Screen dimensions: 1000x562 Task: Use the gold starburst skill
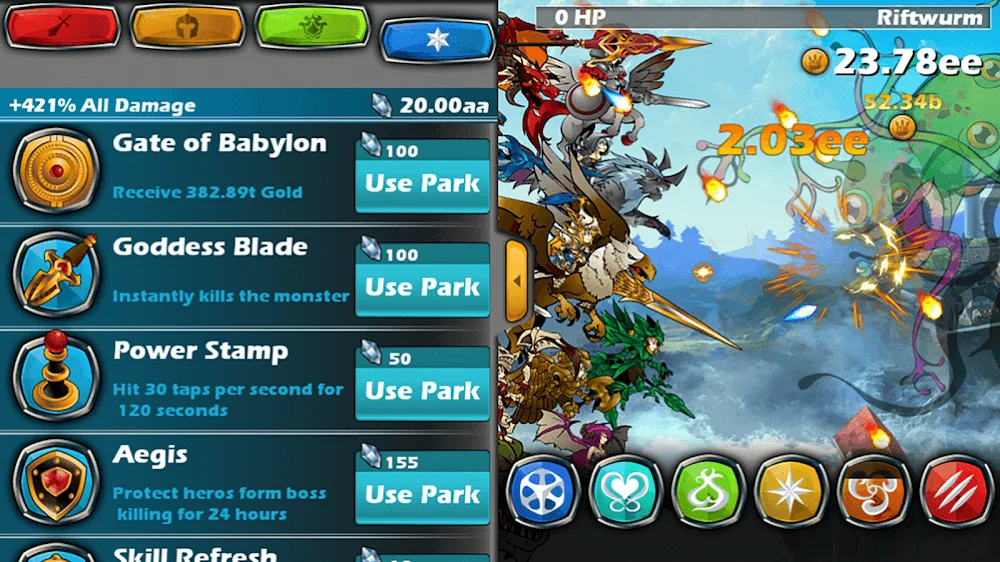coord(791,491)
